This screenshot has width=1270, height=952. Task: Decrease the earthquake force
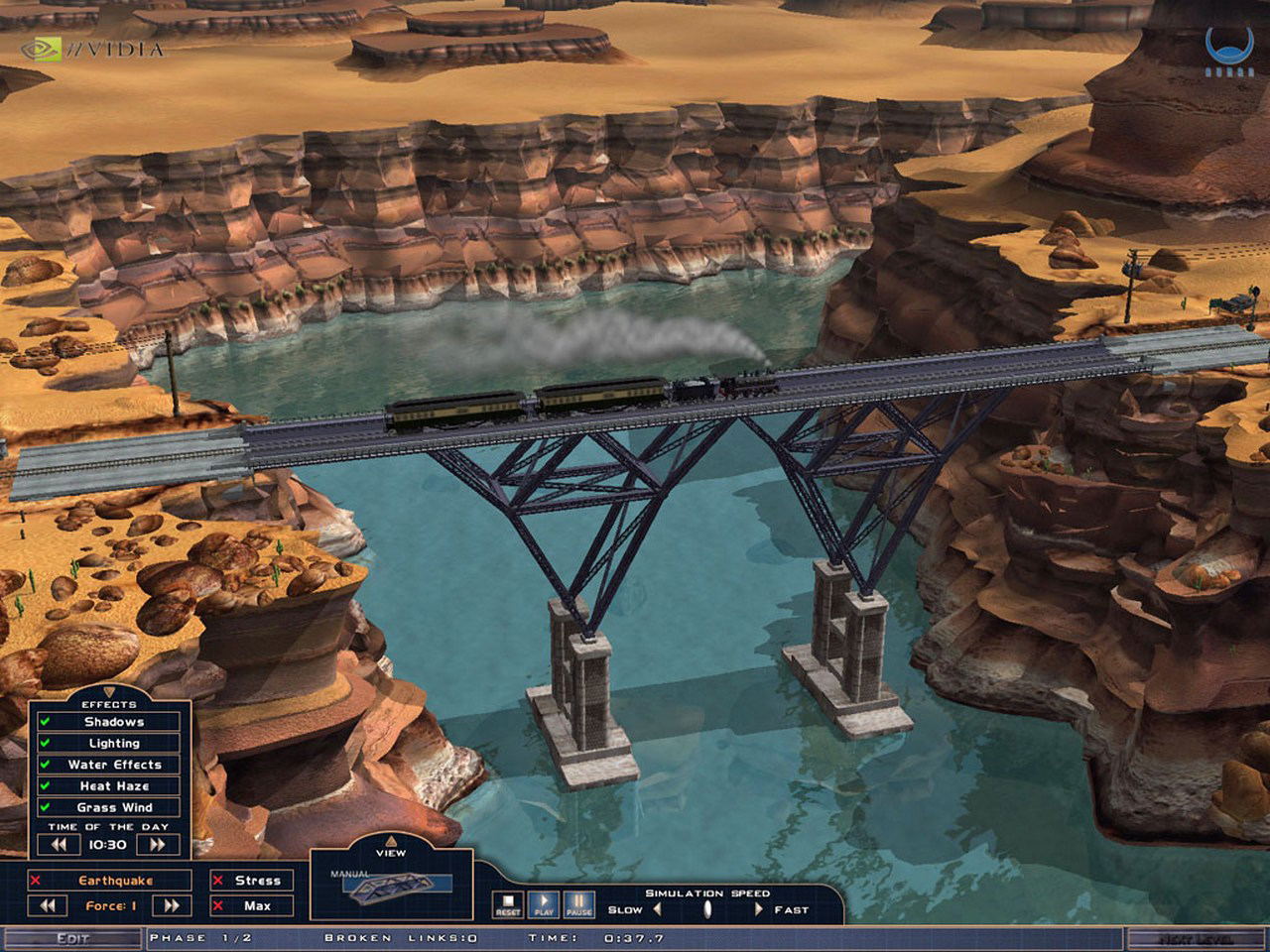tap(48, 905)
